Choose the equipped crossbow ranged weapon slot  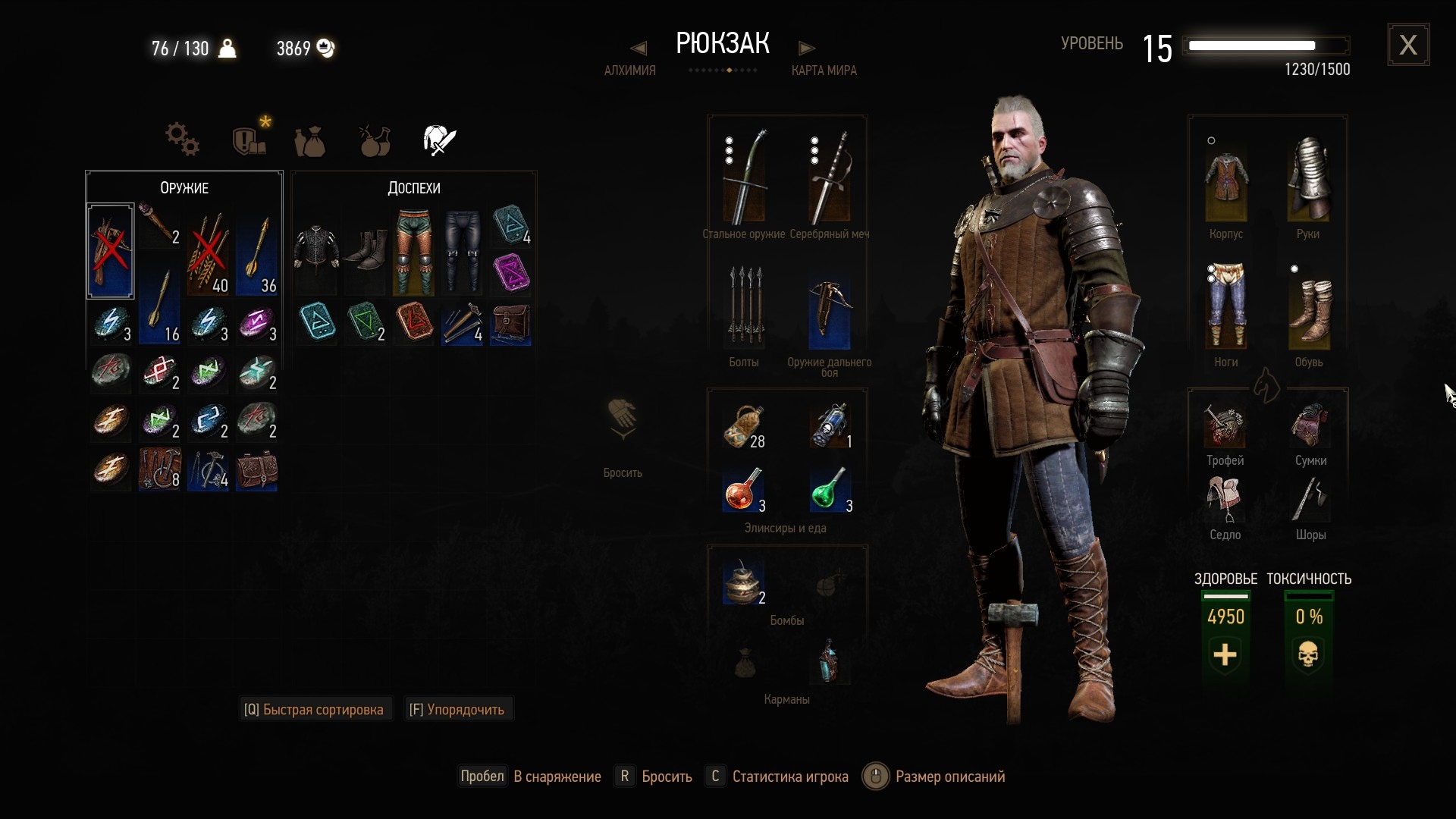(x=829, y=311)
